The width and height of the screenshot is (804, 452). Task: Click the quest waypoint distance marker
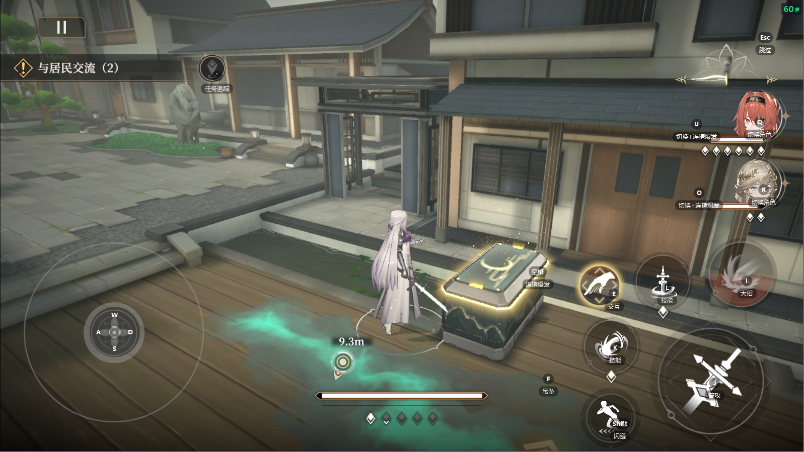point(343,362)
